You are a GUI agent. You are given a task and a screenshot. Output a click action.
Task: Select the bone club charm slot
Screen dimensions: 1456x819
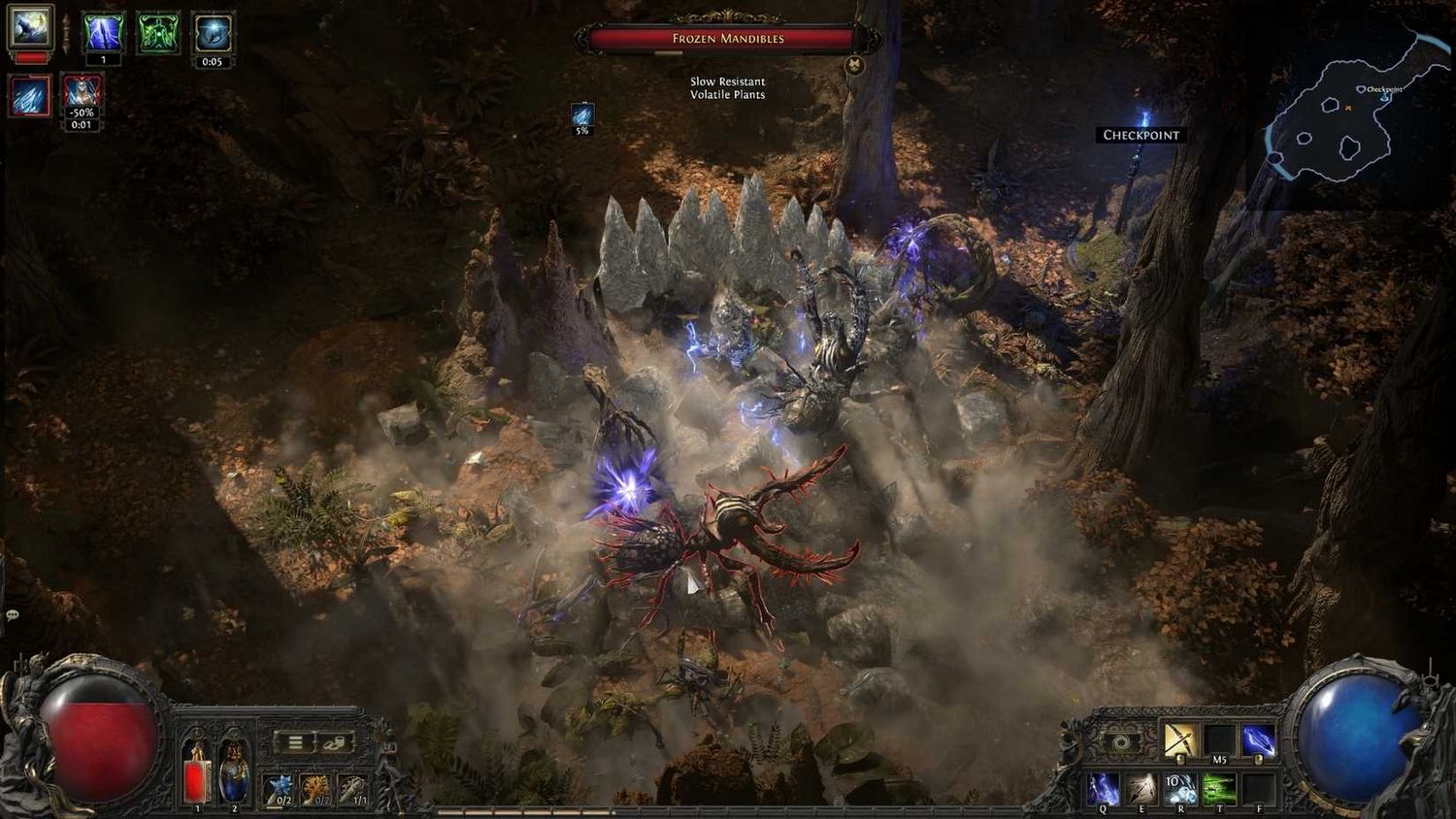pyautogui.click(x=354, y=789)
